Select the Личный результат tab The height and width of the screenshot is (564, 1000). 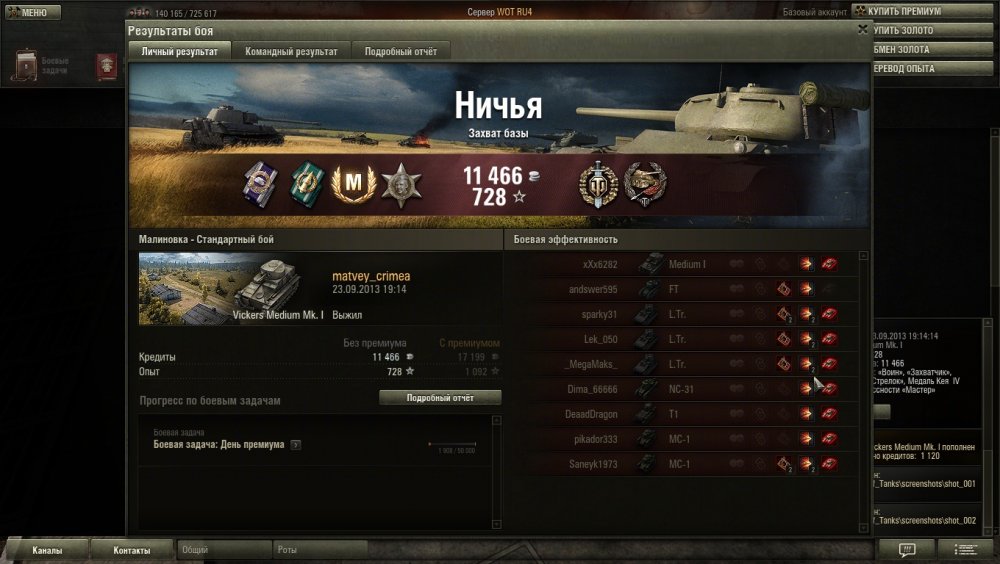[x=180, y=51]
